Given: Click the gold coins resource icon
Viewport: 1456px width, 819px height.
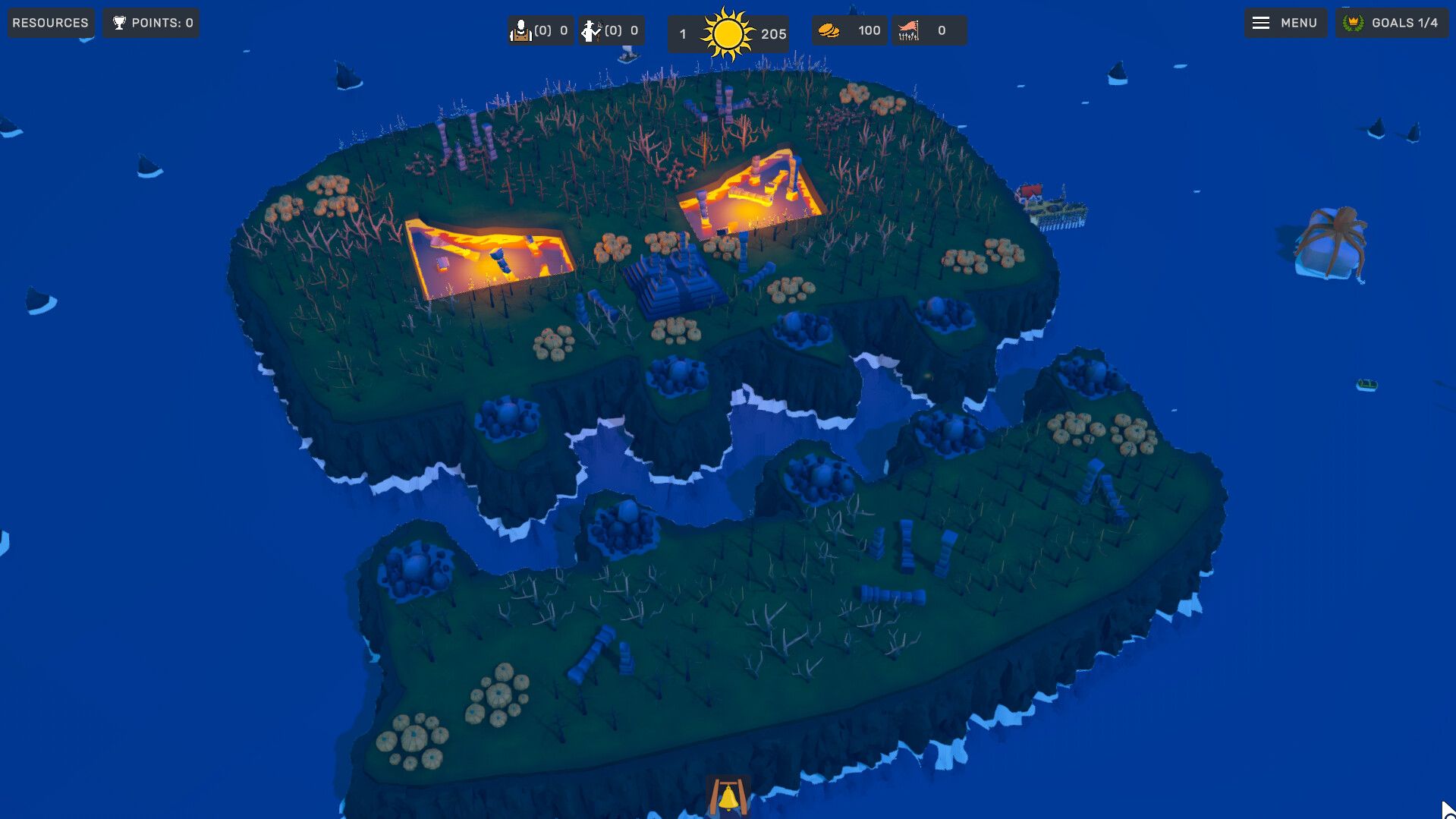Looking at the screenshot, I should pyautogui.click(x=832, y=29).
